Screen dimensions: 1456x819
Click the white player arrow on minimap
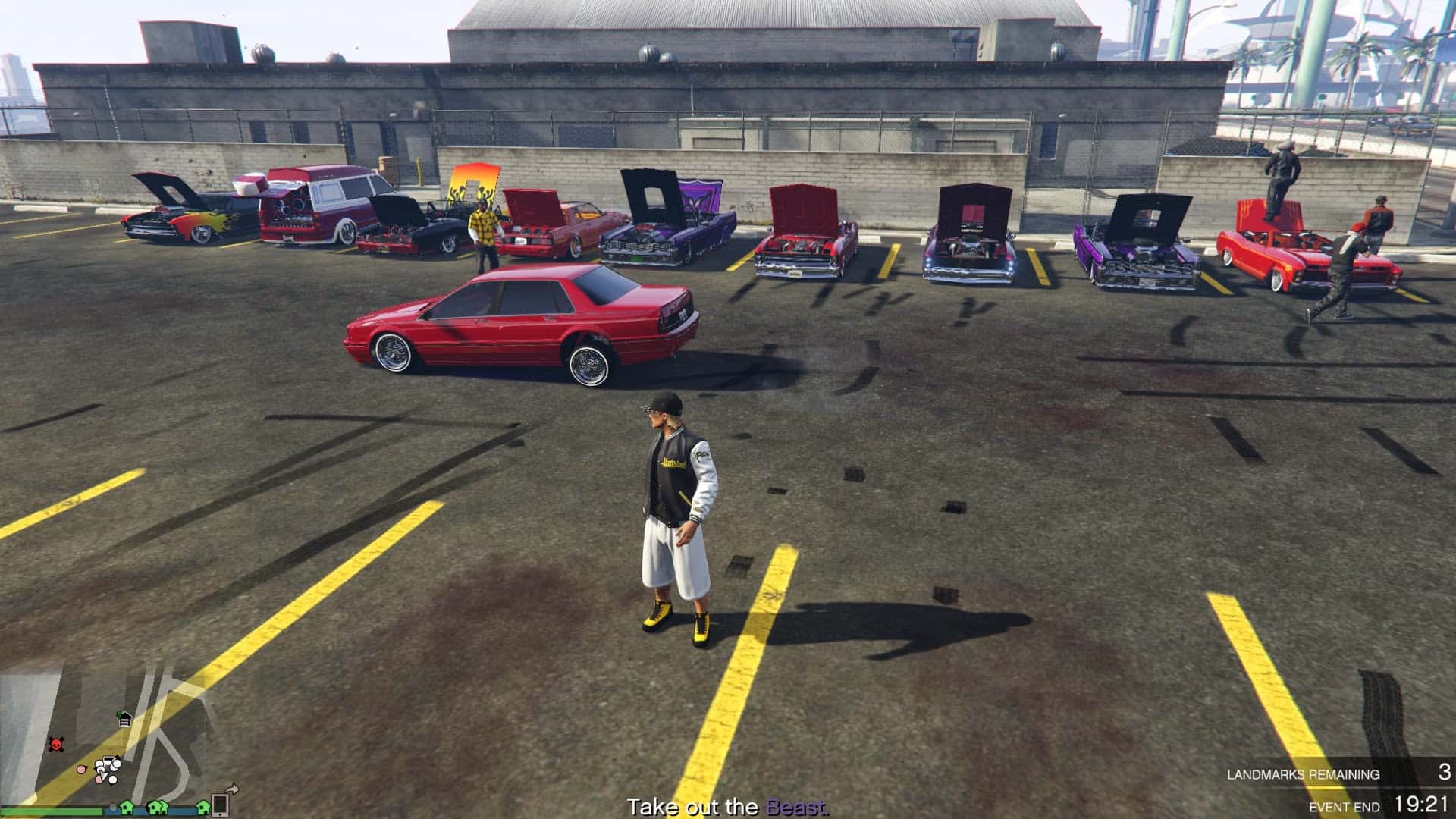coord(104,774)
